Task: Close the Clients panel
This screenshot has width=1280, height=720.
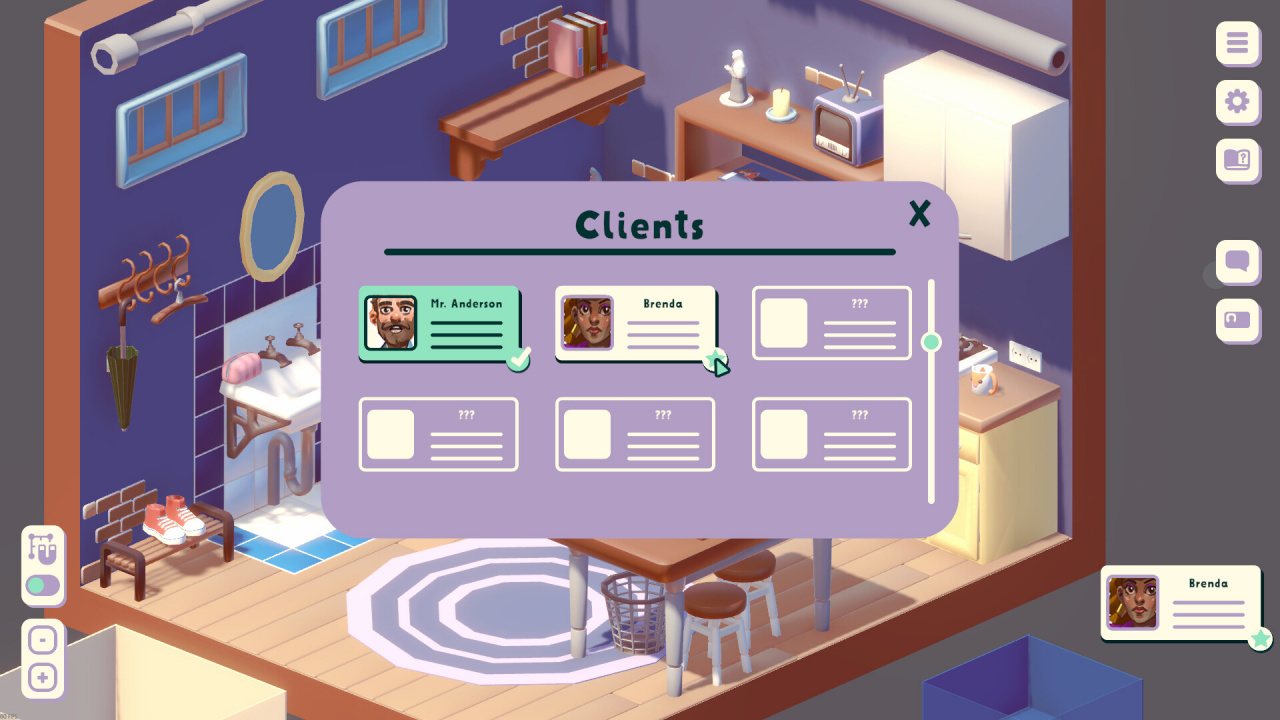Action: (919, 213)
